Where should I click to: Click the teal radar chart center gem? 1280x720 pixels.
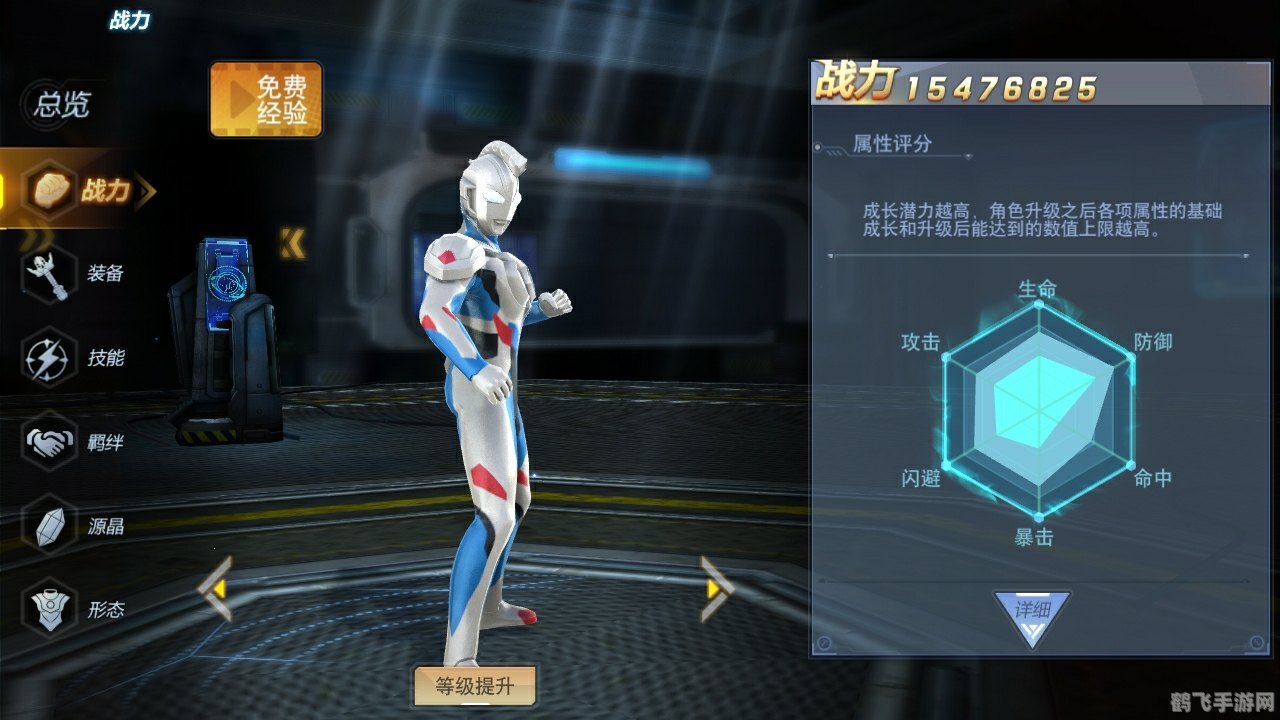coord(1040,410)
